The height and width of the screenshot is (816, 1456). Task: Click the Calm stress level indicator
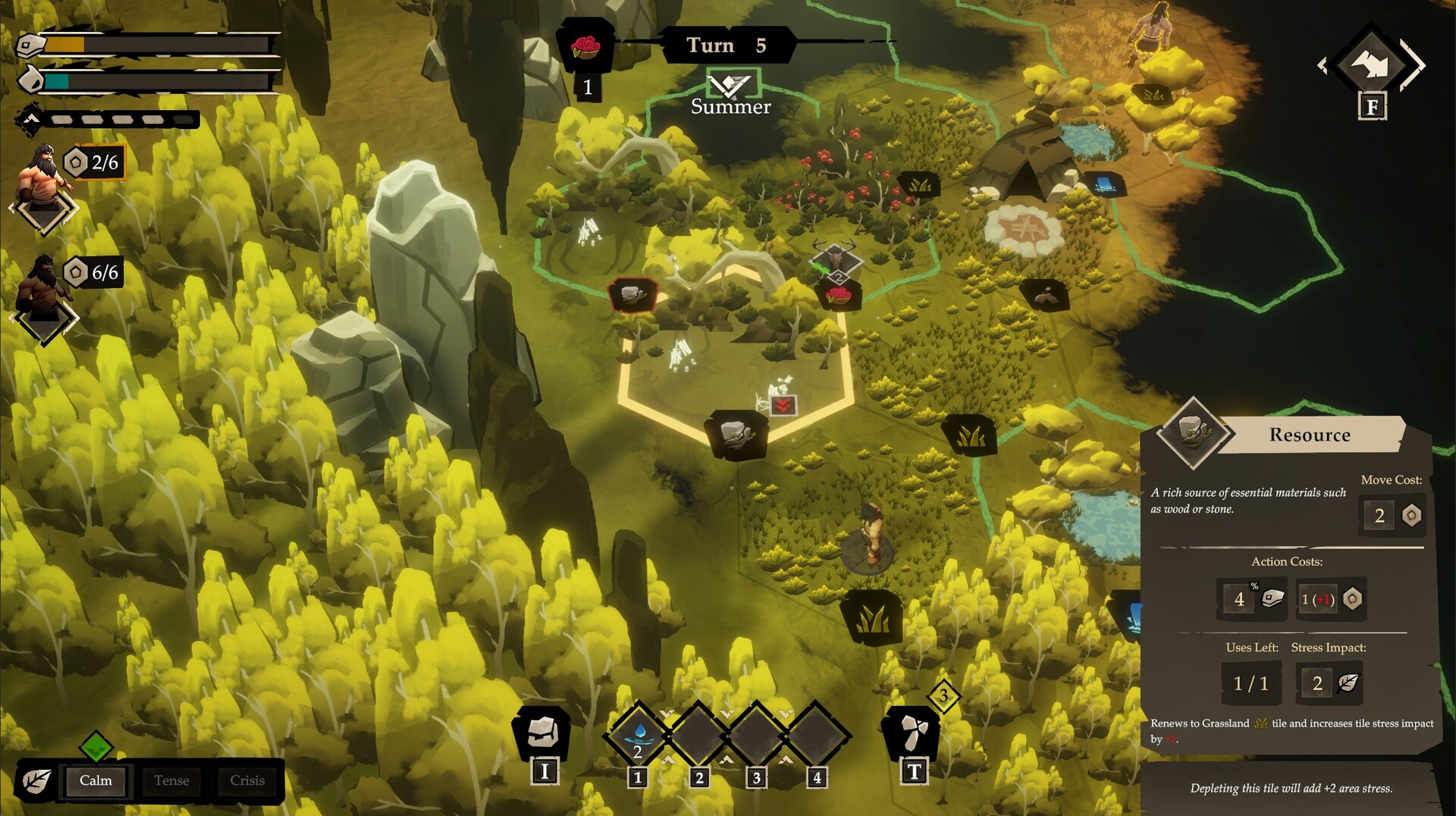96,780
